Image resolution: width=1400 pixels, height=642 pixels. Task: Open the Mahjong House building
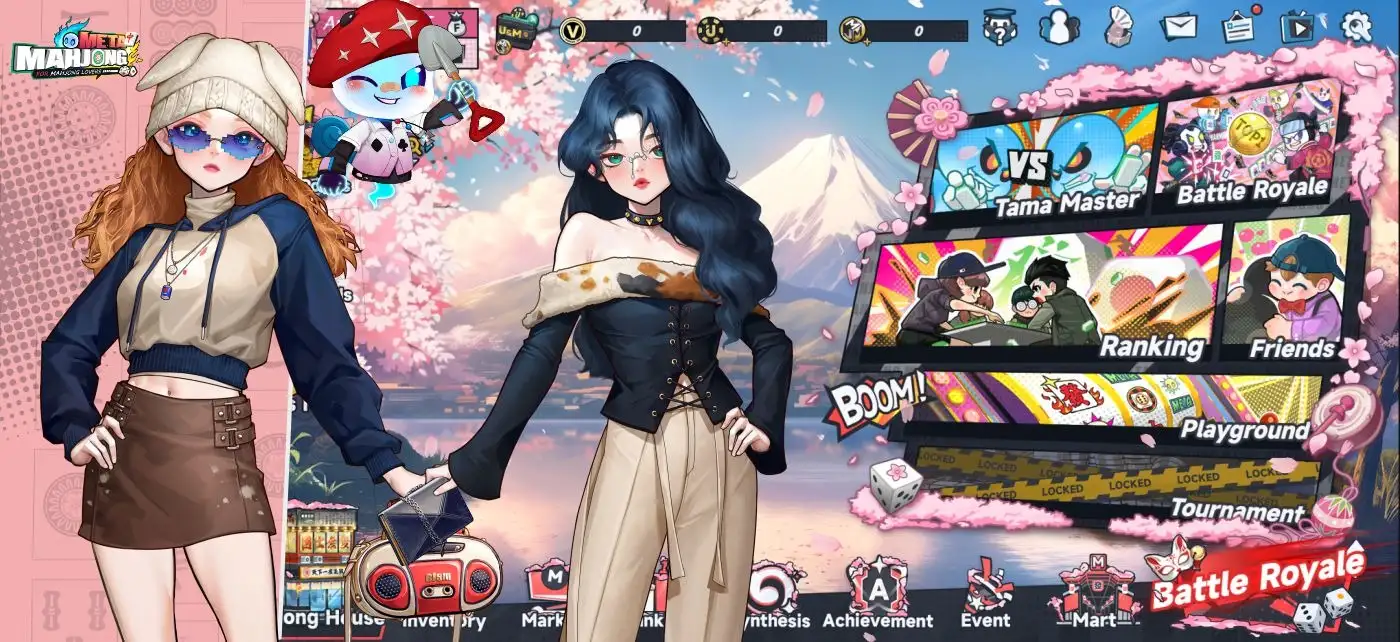coord(319,570)
